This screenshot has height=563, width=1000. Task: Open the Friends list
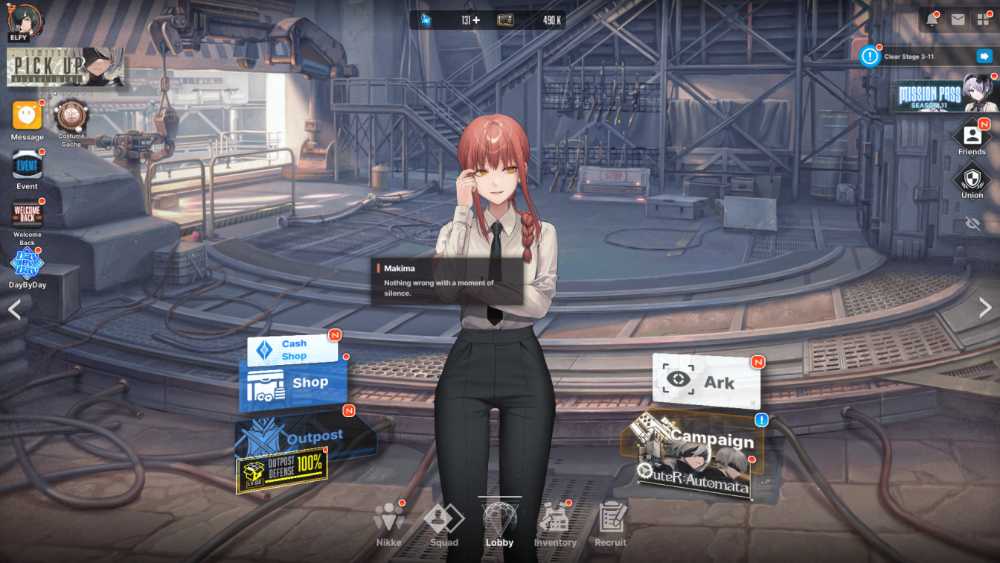coord(971,135)
